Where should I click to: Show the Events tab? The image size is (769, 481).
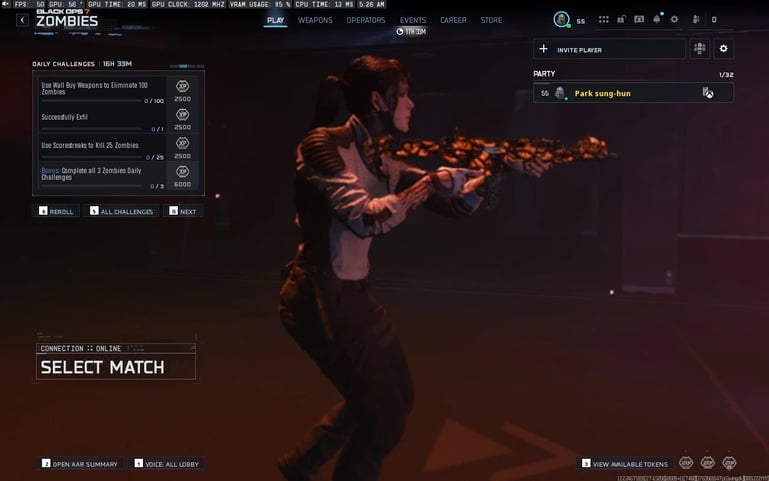[x=413, y=20]
